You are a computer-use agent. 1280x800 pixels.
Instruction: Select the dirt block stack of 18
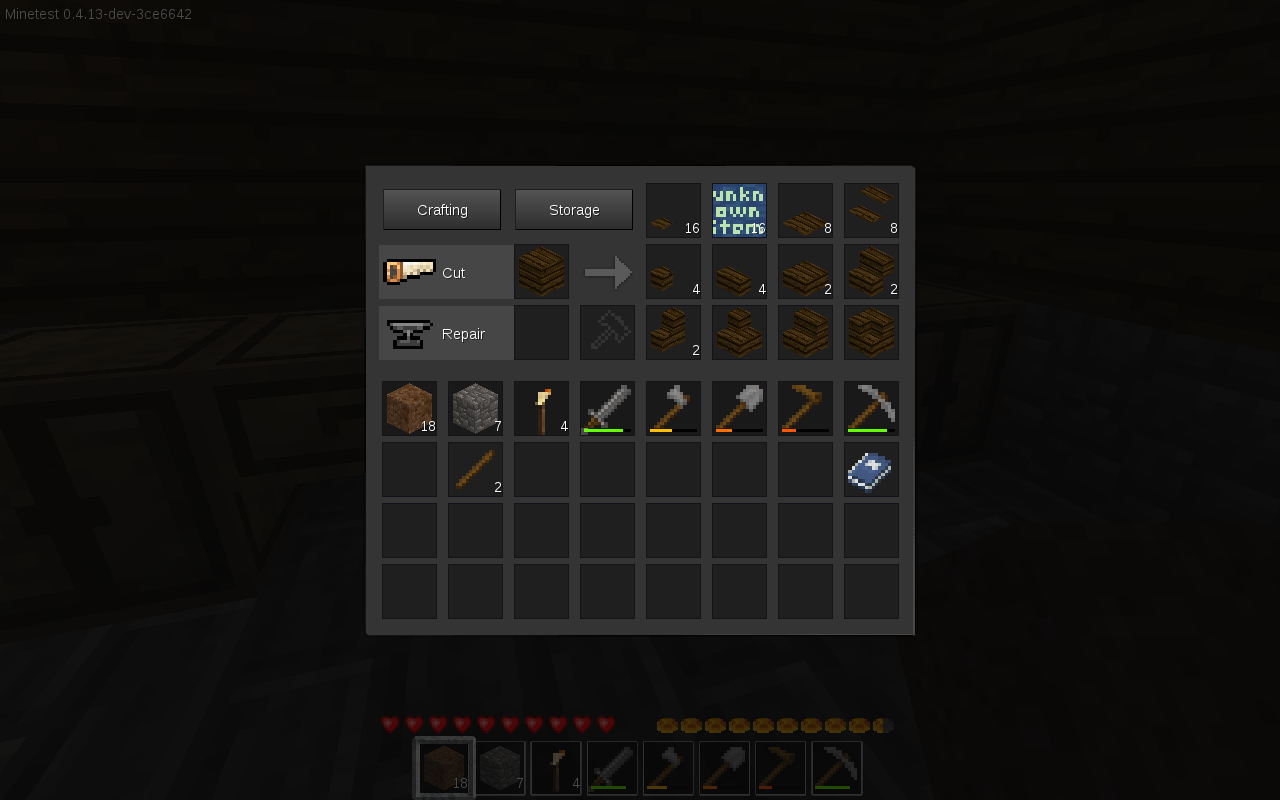409,408
